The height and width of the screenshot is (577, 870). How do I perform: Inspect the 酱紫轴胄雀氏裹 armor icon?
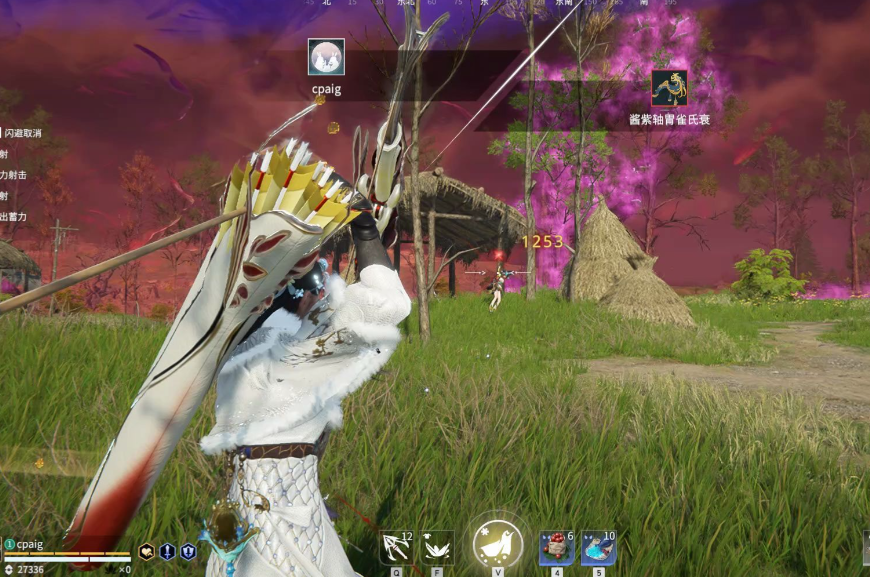click(669, 88)
